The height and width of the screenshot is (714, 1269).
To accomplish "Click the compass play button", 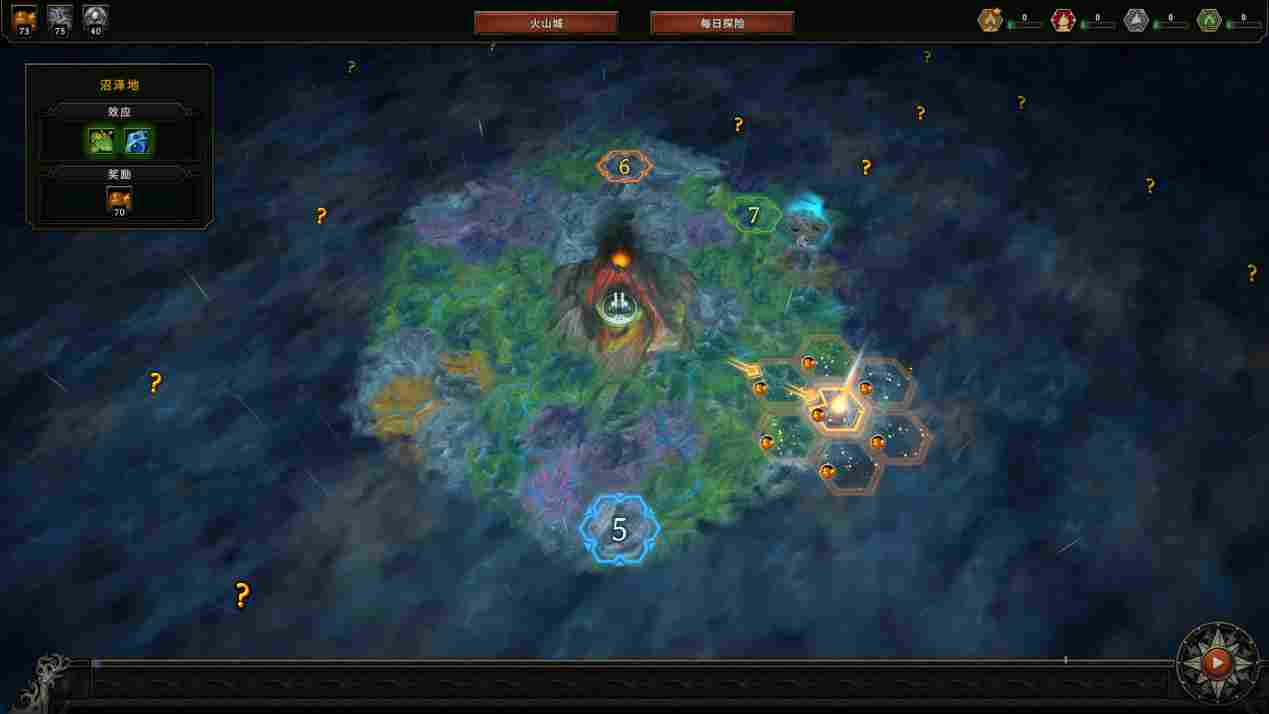I will (x=1216, y=661).
